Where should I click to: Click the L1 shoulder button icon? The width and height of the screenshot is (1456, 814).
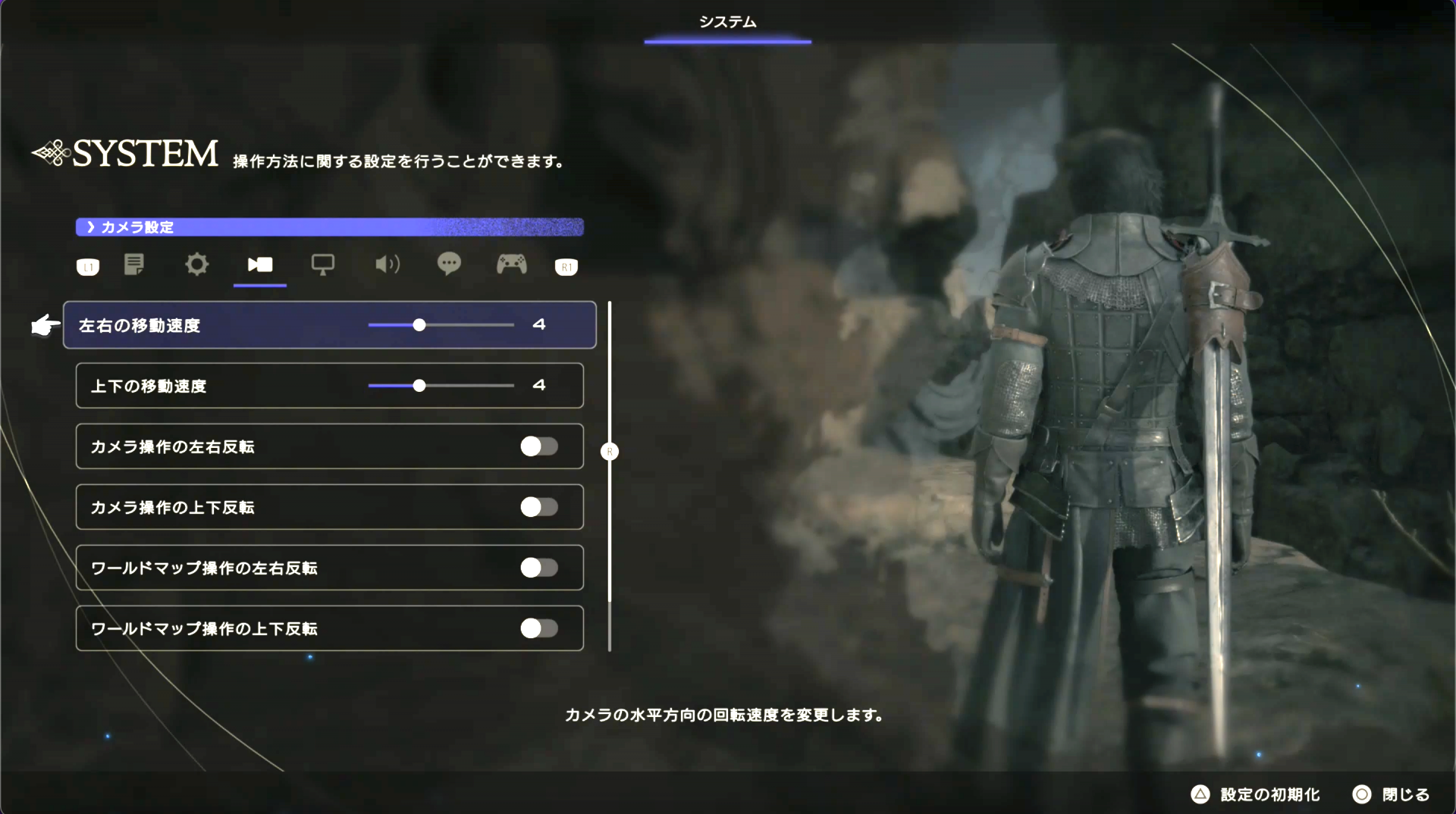(87, 267)
